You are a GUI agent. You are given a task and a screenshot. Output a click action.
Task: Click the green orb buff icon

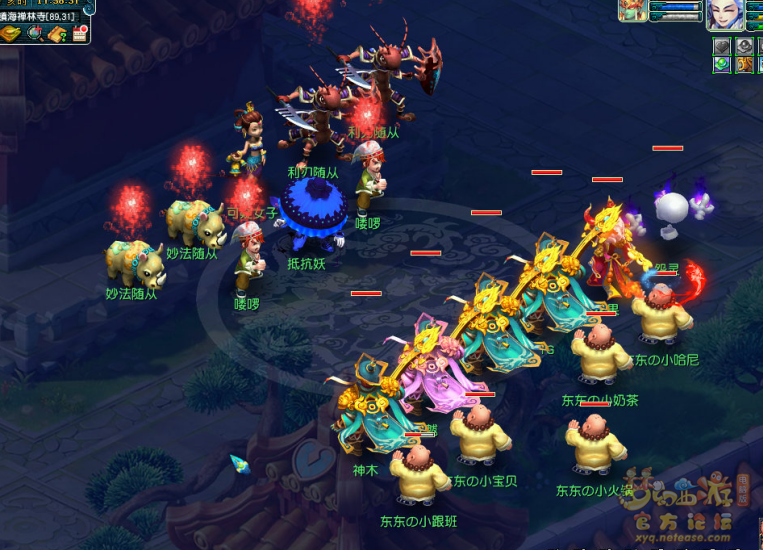(722, 65)
